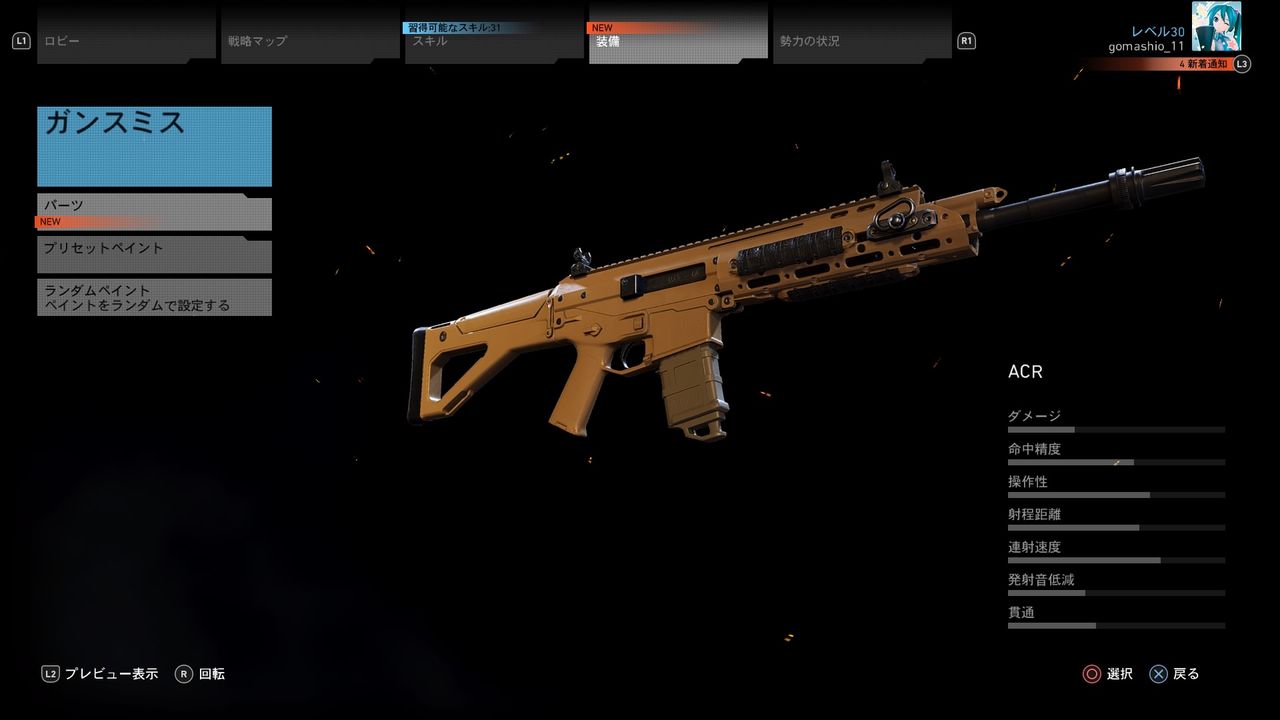This screenshot has width=1280, height=720.
Task: Click the gomashio_11 player avatar
Action: [x=1216, y=26]
